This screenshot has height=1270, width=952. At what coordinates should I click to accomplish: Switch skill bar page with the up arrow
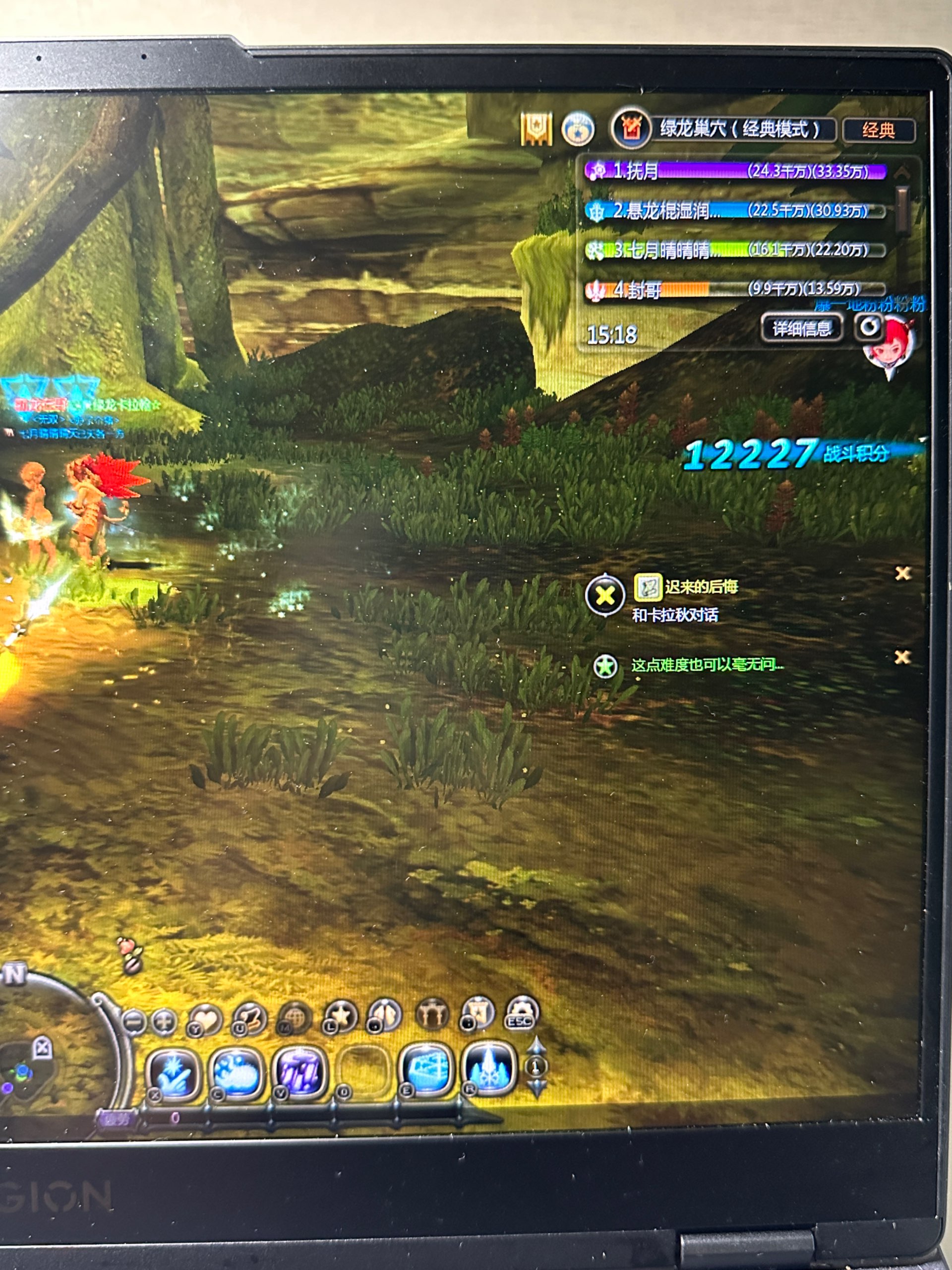(536, 1045)
